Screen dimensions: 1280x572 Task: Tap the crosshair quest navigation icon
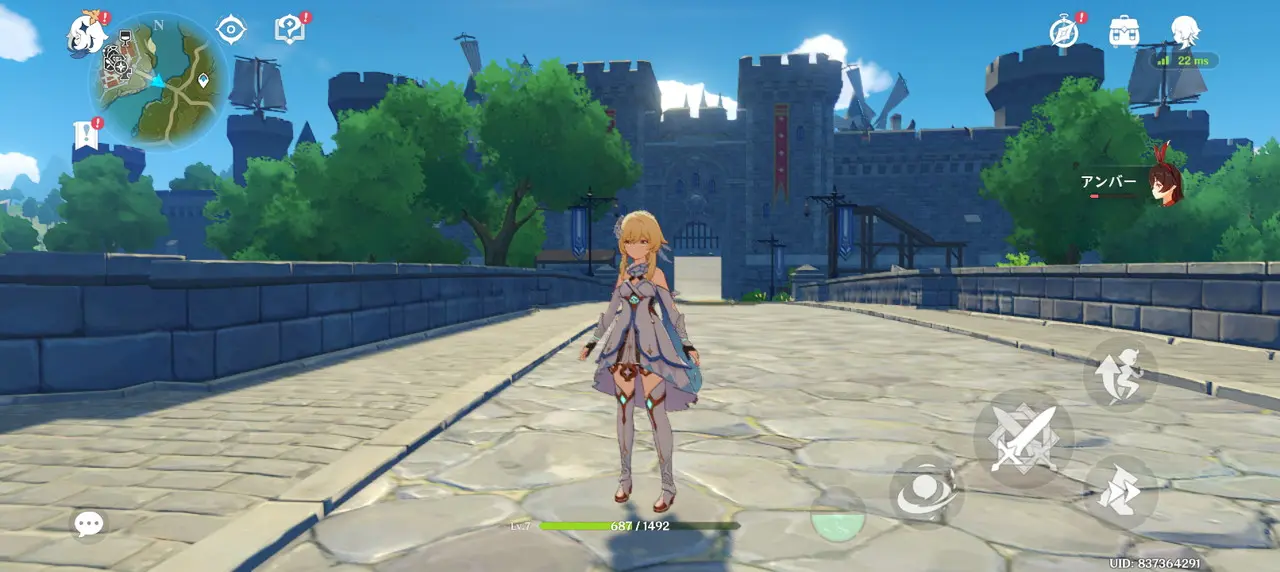pyautogui.click(x=231, y=29)
